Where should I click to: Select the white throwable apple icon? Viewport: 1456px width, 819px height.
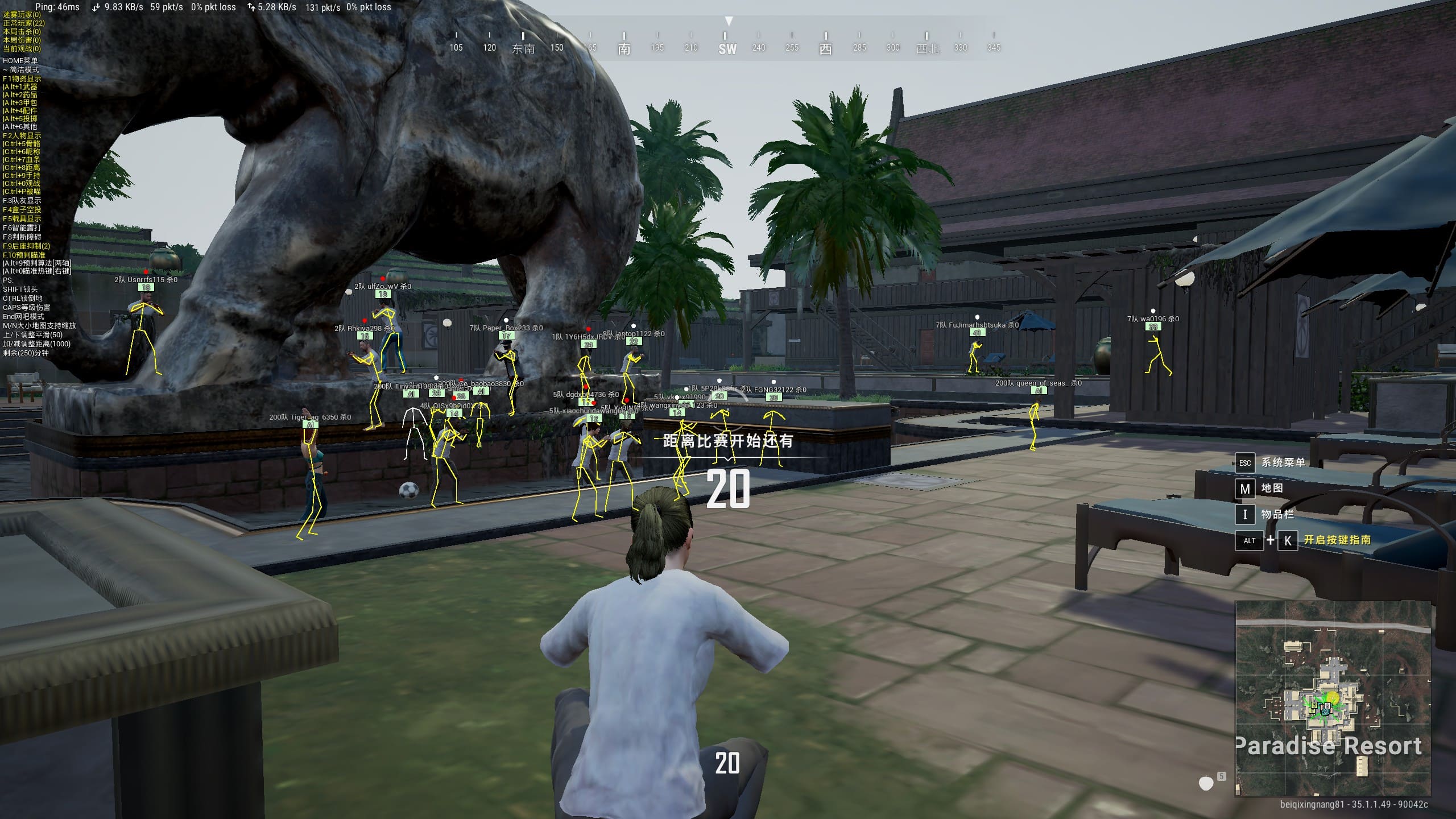1206,784
